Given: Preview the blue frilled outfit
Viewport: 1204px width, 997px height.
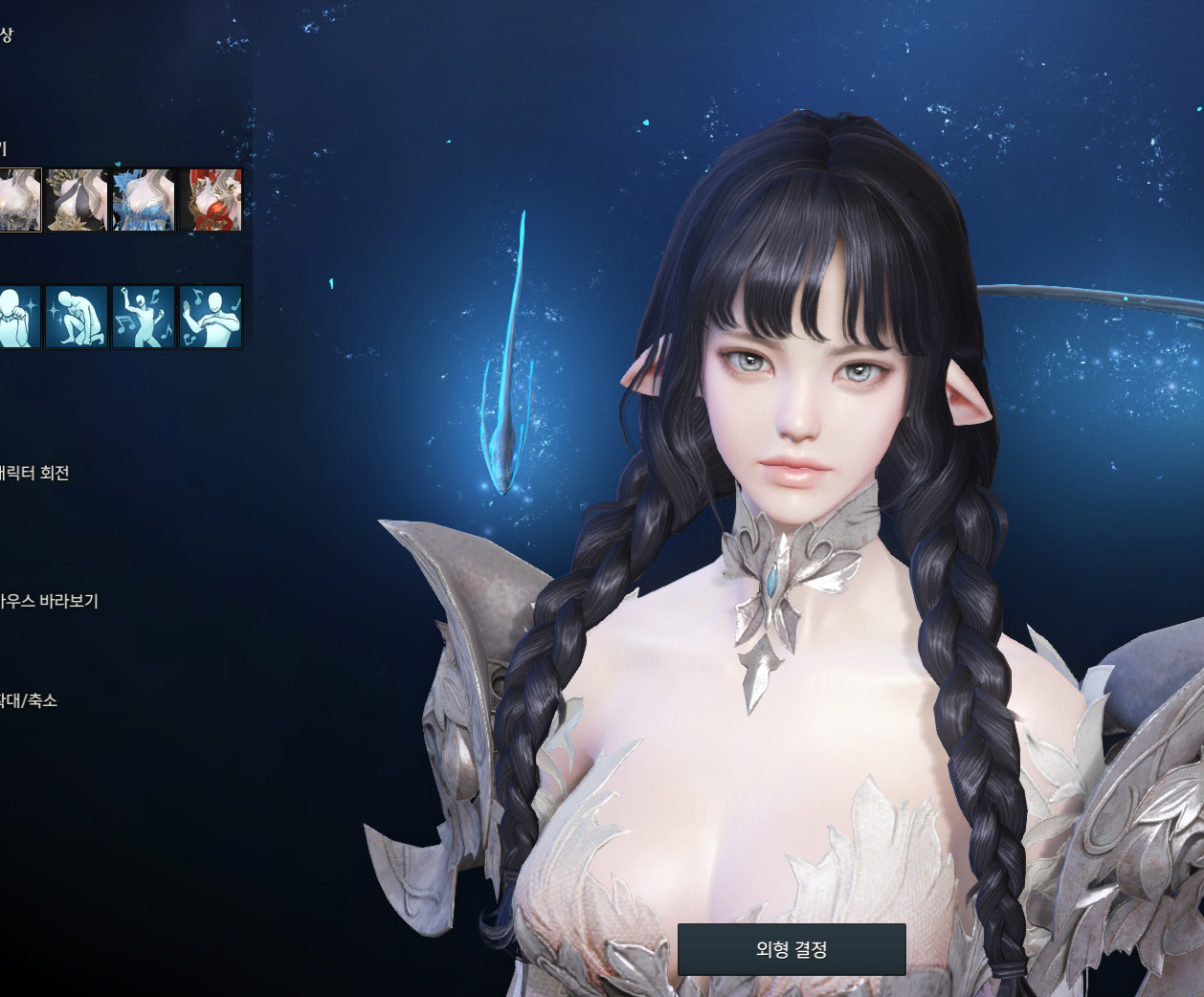Looking at the screenshot, I should 144,200.
